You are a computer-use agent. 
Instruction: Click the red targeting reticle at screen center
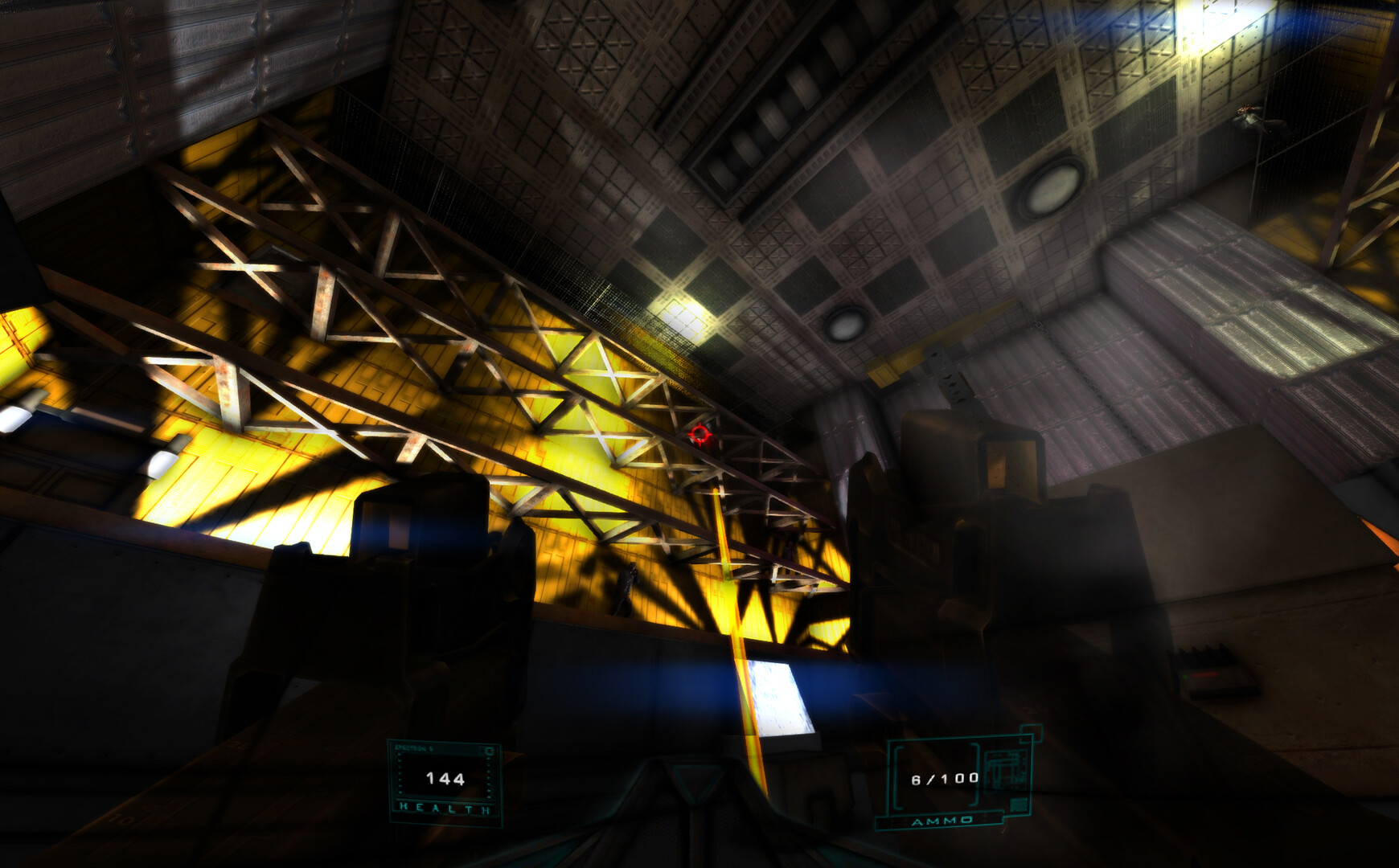(699, 436)
